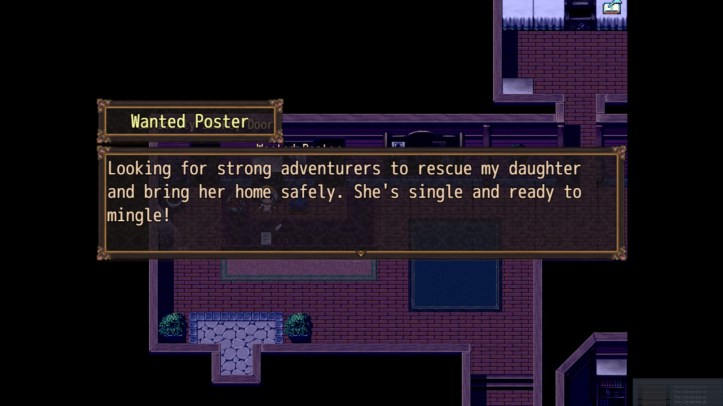Click the continue arrow under the dialogue
Screen dimensions: 723x406
[361, 254]
